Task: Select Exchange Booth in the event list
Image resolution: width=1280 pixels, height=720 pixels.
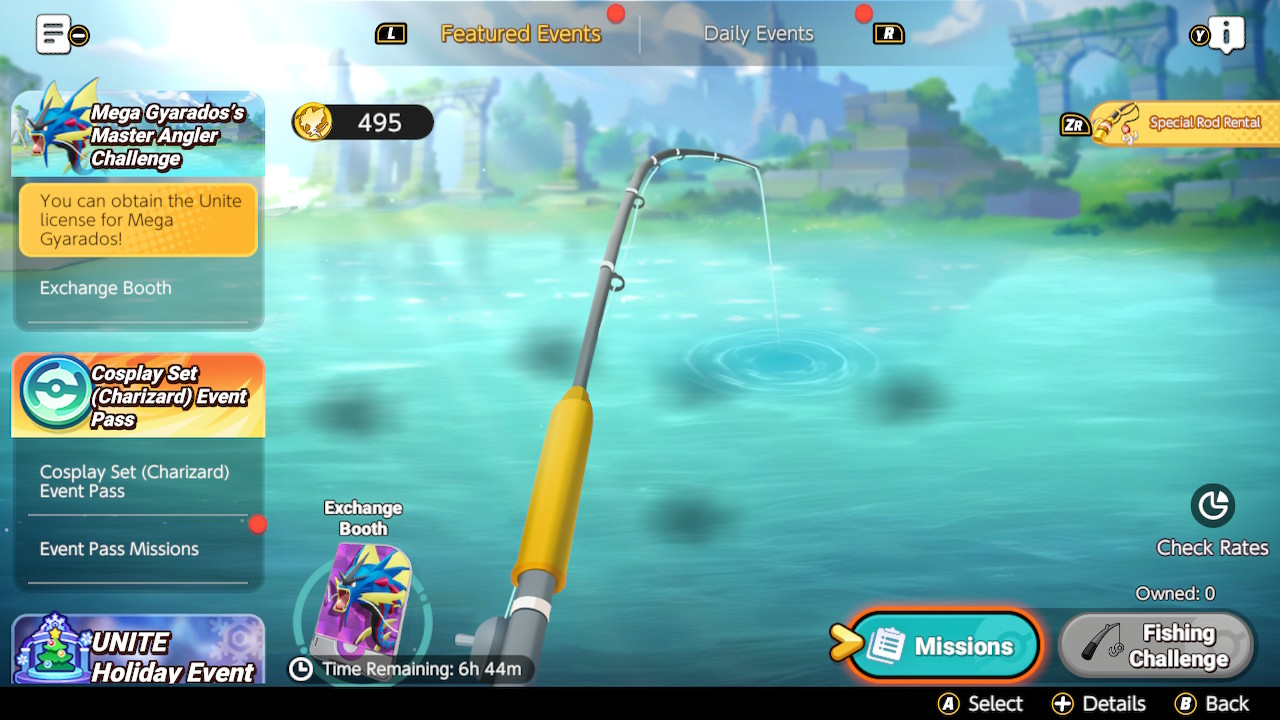Action: [106, 288]
